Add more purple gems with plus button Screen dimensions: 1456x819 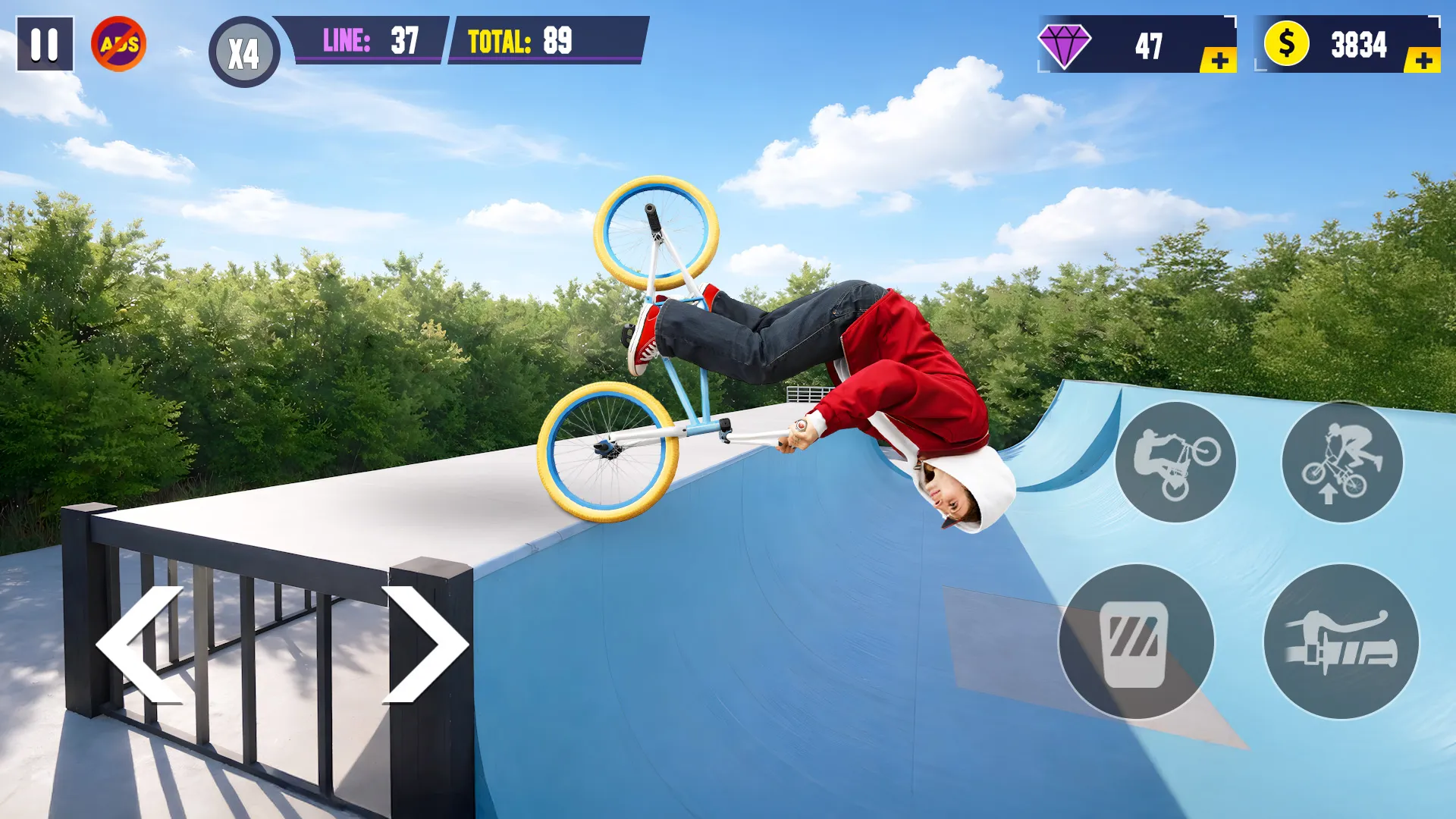(x=1219, y=61)
